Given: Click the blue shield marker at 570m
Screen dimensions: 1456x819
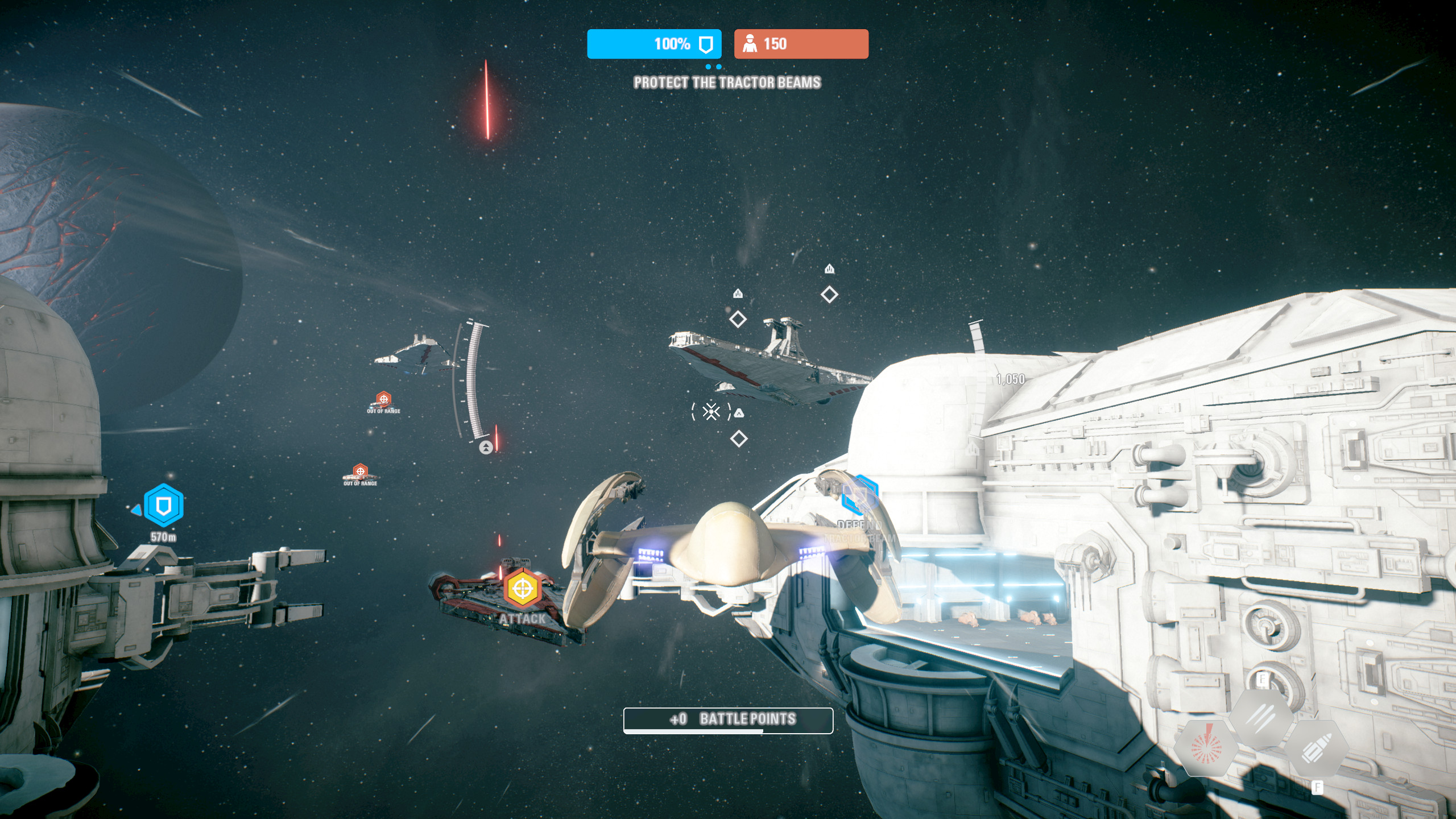Looking at the screenshot, I should (x=163, y=505).
